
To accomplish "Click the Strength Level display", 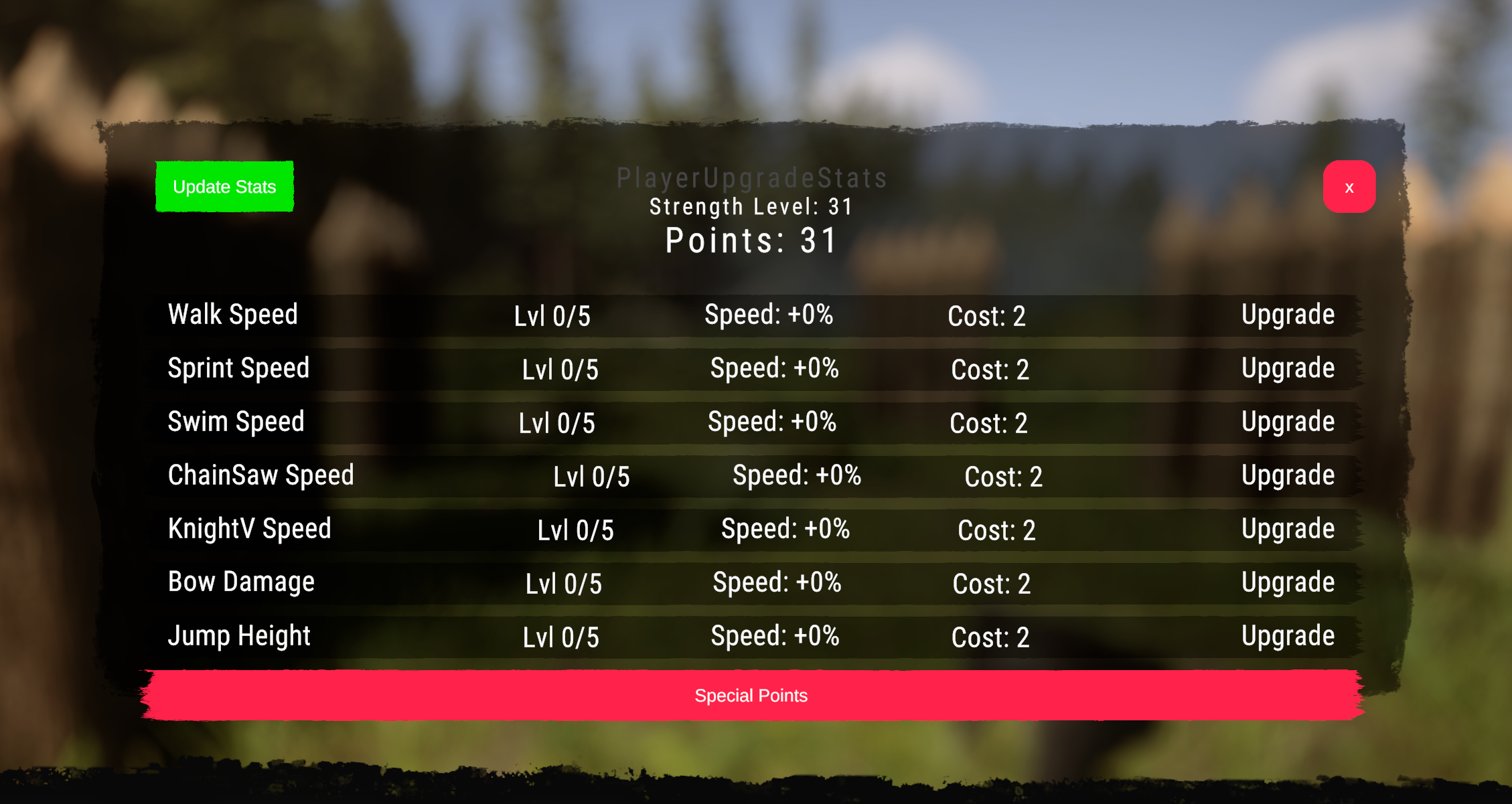I will click(x=750, y=207).
